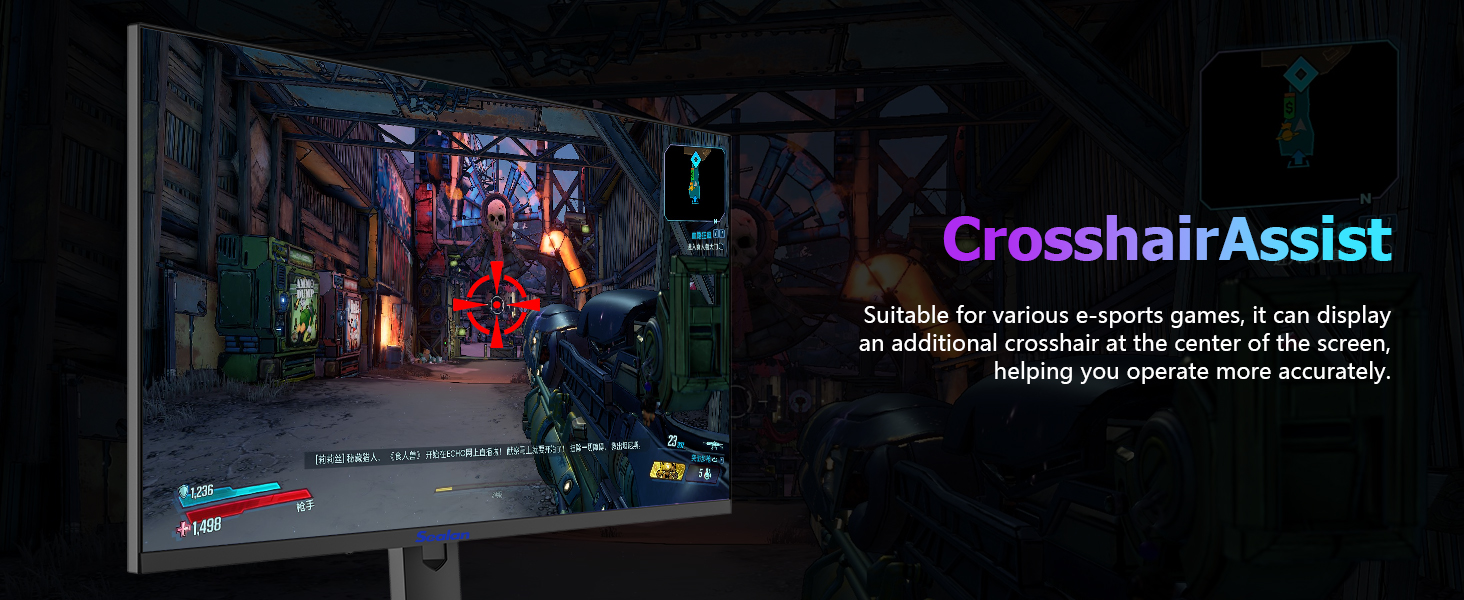Viewport: 1464px width, 600px height.
Task: Click the minimap on the monitor screen
Action: point(694,181)
